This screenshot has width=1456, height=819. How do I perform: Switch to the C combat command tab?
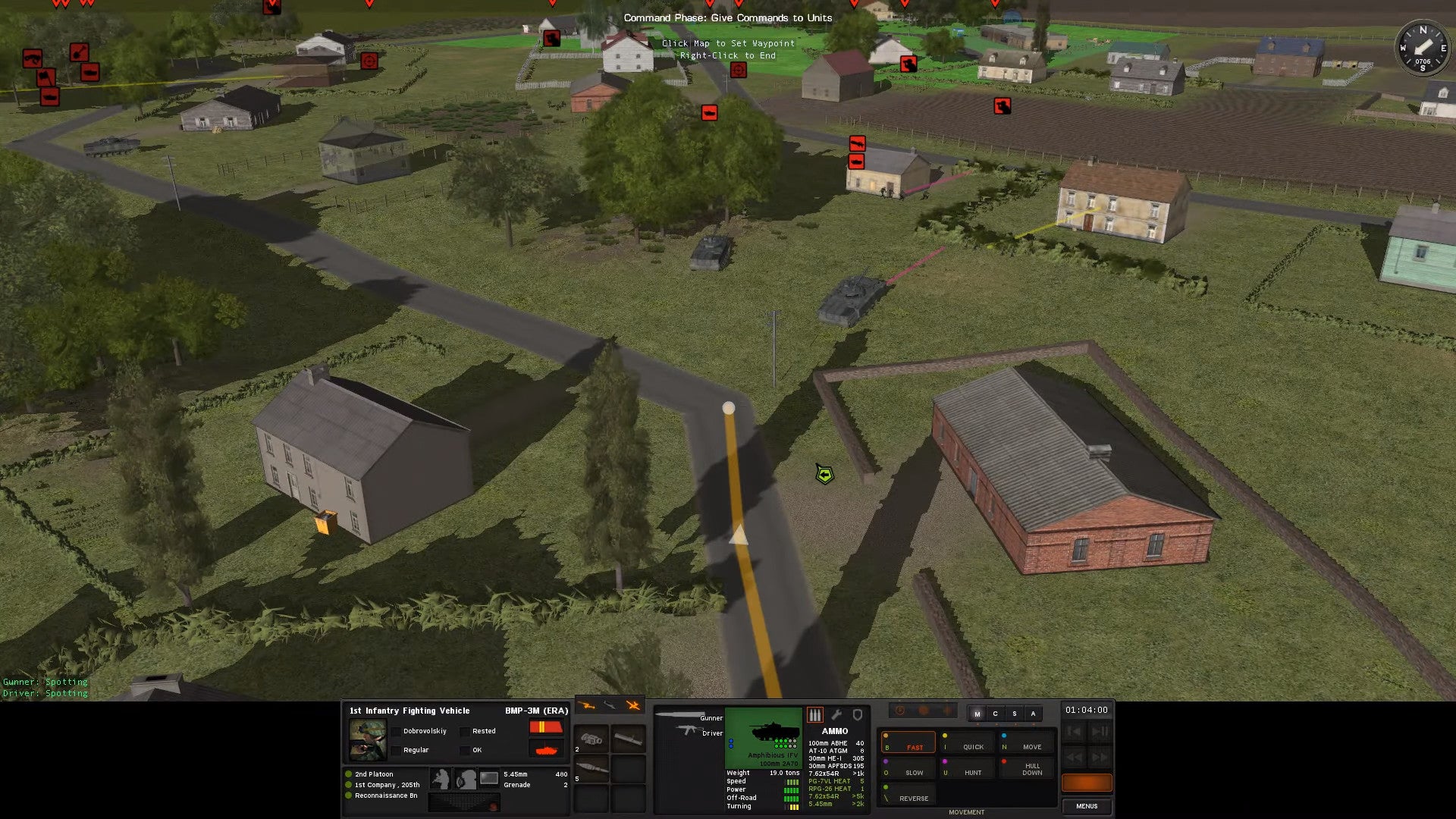996,714
